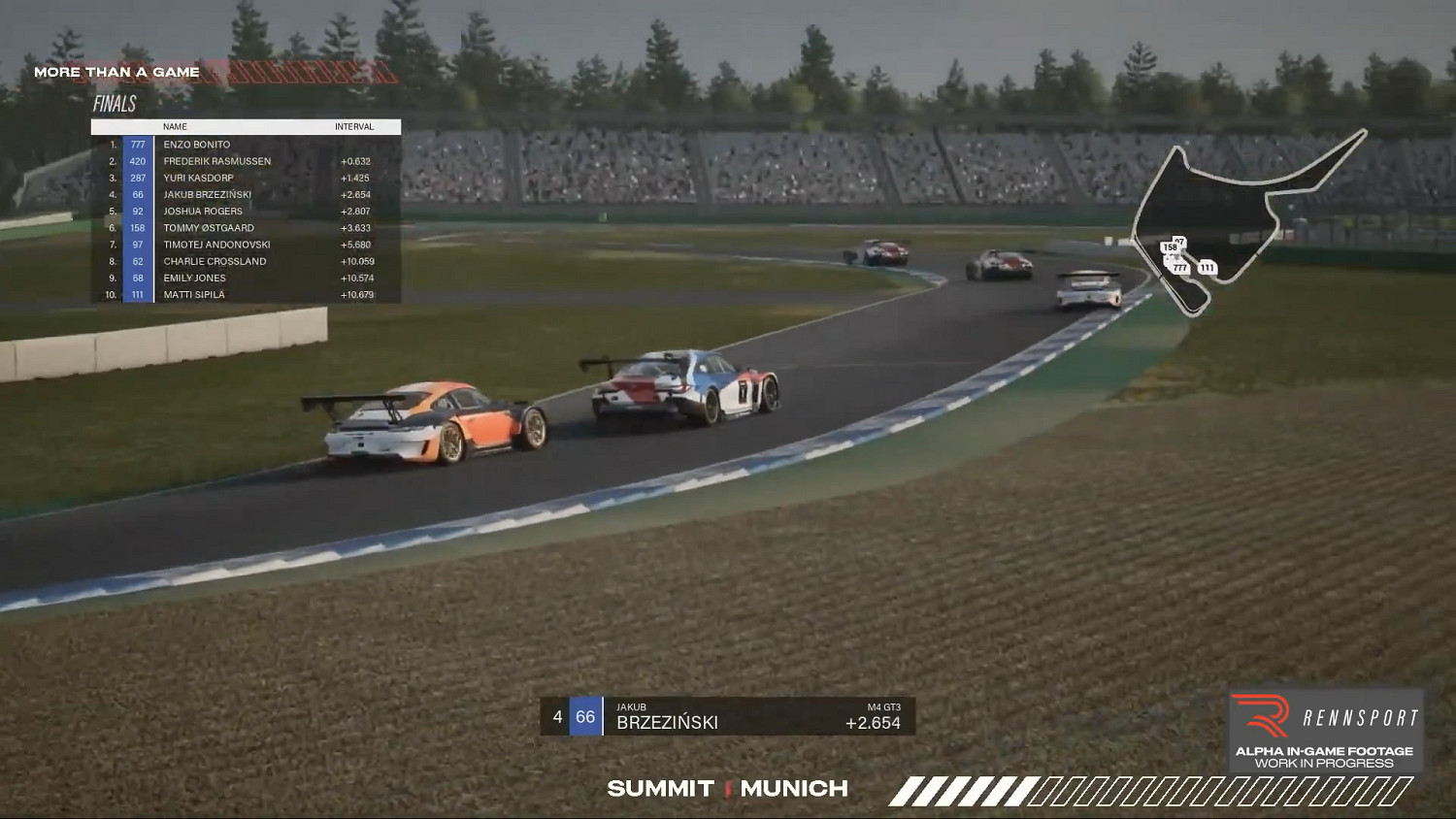The image size is (1456, 819).
Task: Click the Brzeziński driver info banner
Action: 727,716
